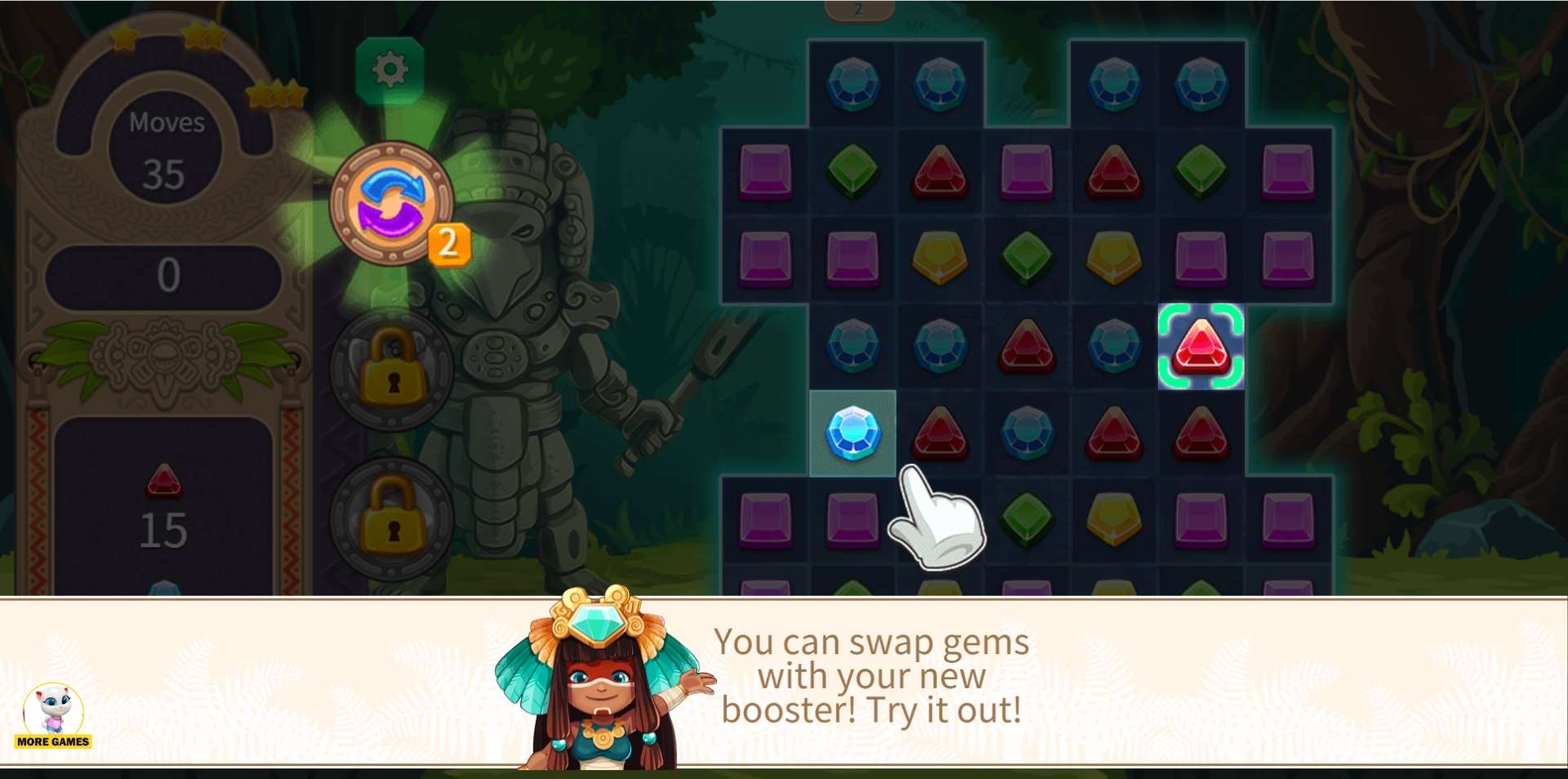Open the settings gear menu
The image size is (1568, 779).
(390, 70)
